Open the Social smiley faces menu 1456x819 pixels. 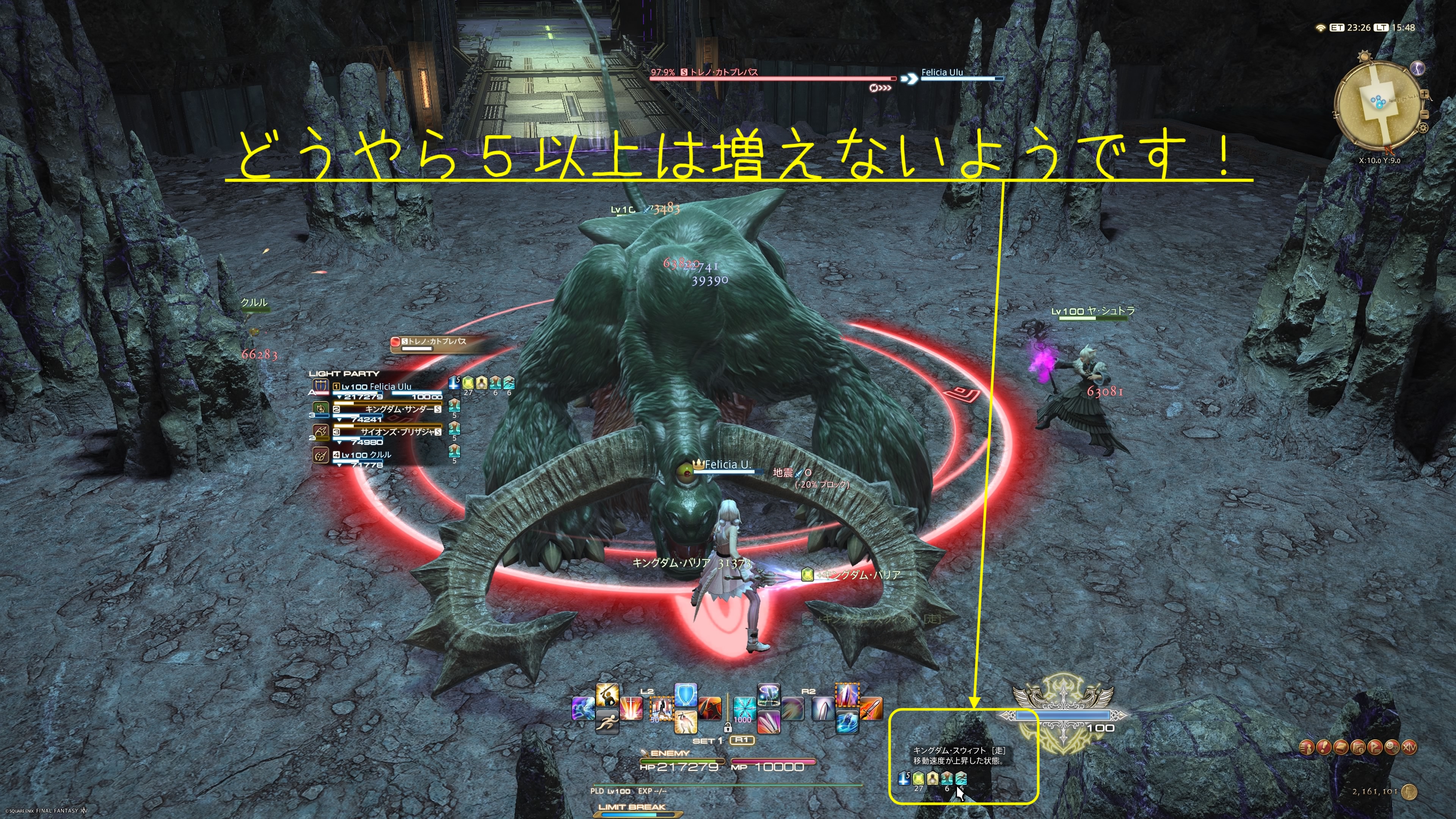point(1392,748)
